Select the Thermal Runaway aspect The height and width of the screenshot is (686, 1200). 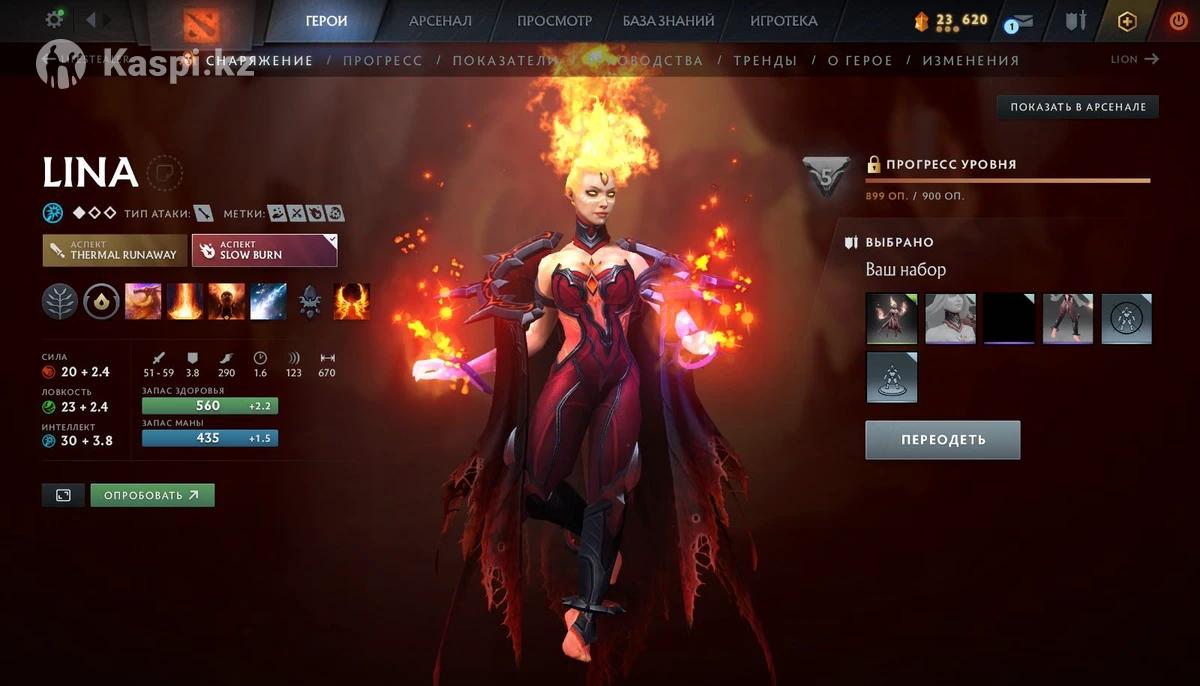point(115,250)
